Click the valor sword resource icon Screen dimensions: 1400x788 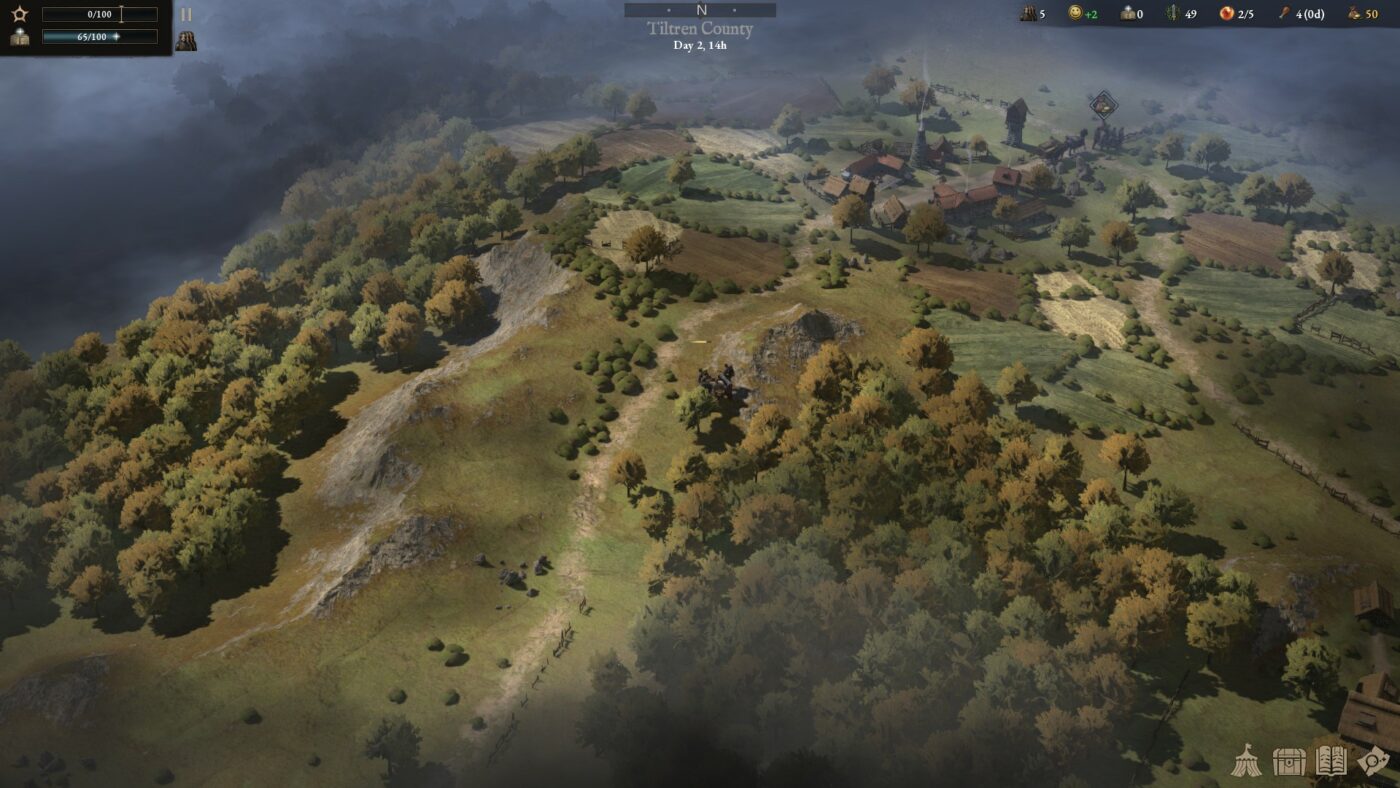(1172, 14)
